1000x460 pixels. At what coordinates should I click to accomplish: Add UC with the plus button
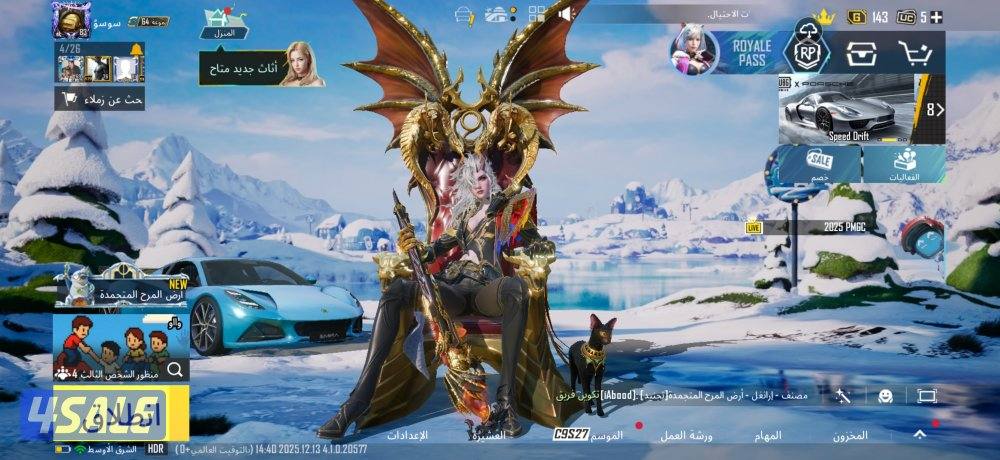pyautogui.click(x=936, y=17)
